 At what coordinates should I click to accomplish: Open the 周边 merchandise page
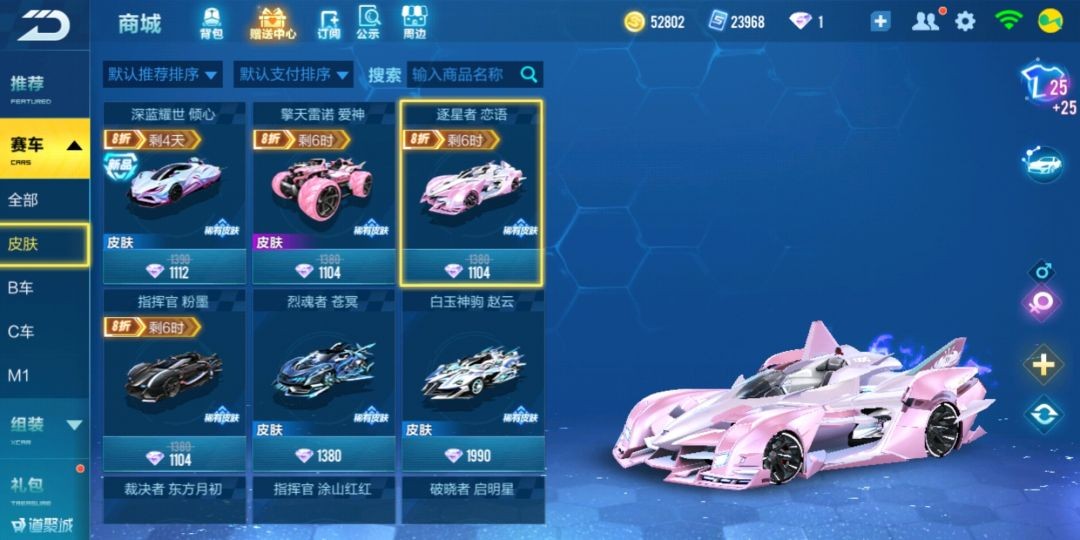[415, 22]
